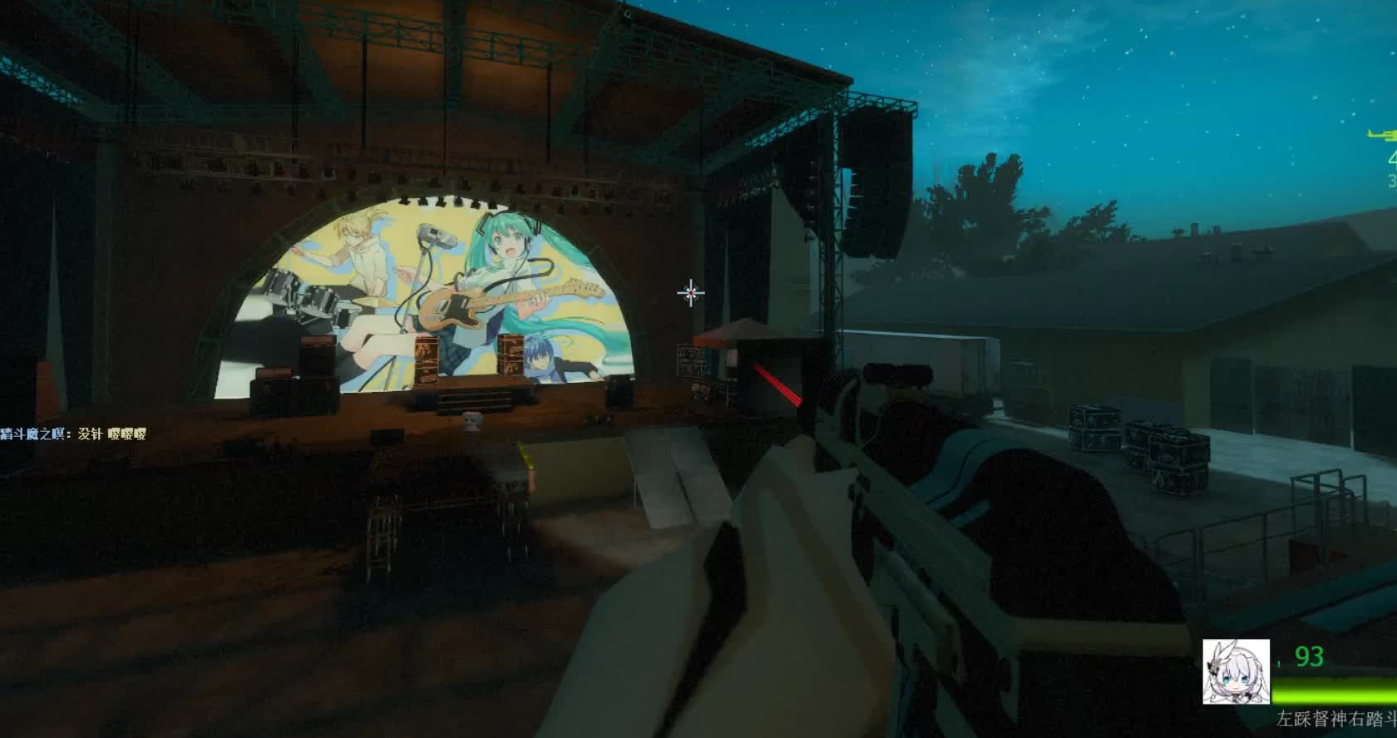Click the white-haired anime player portrait
This screenshot has height=738, width=1397.
(x=1236, y=671)
